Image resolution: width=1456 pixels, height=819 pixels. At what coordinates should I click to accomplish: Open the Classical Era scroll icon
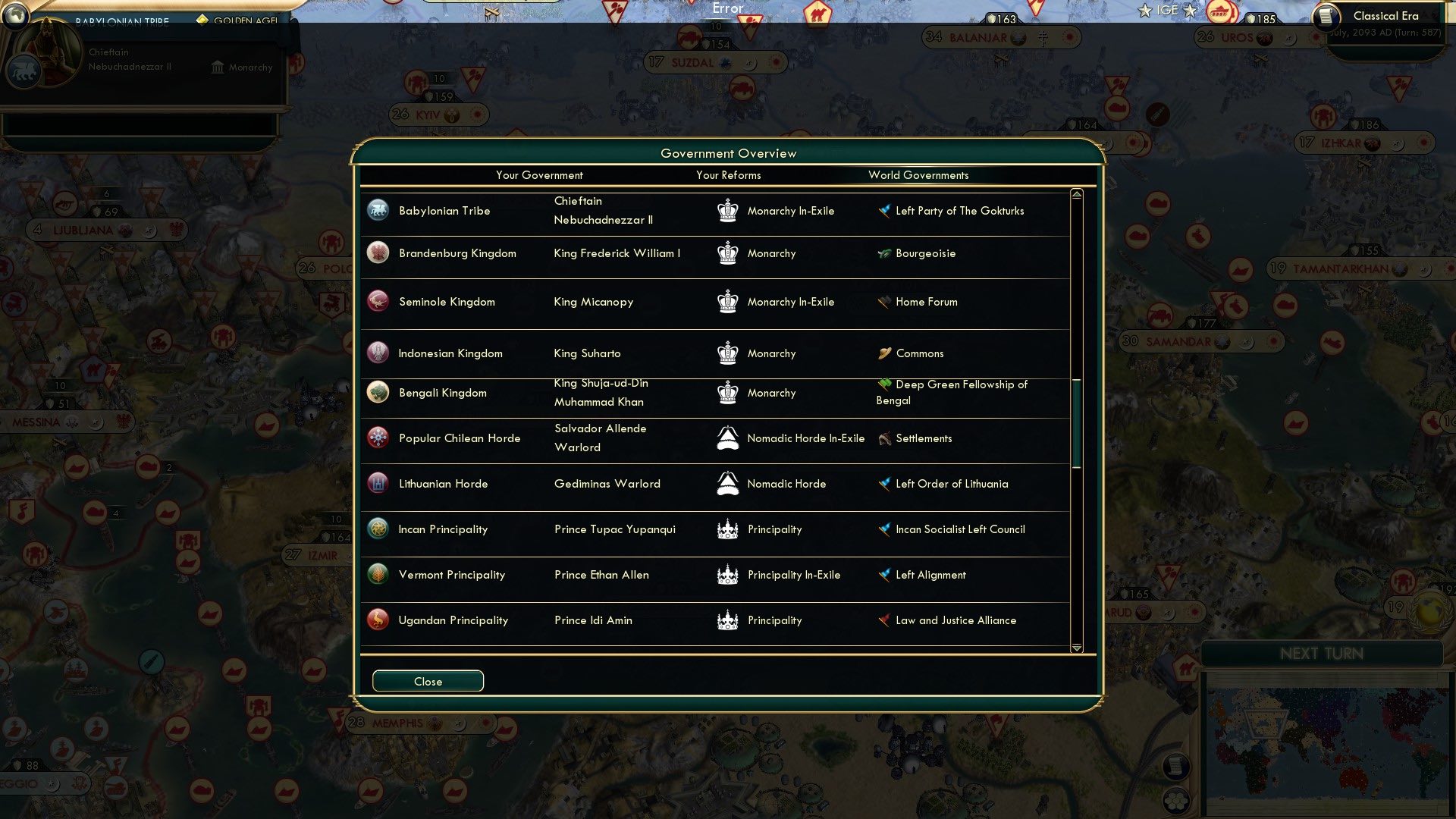1326,17
